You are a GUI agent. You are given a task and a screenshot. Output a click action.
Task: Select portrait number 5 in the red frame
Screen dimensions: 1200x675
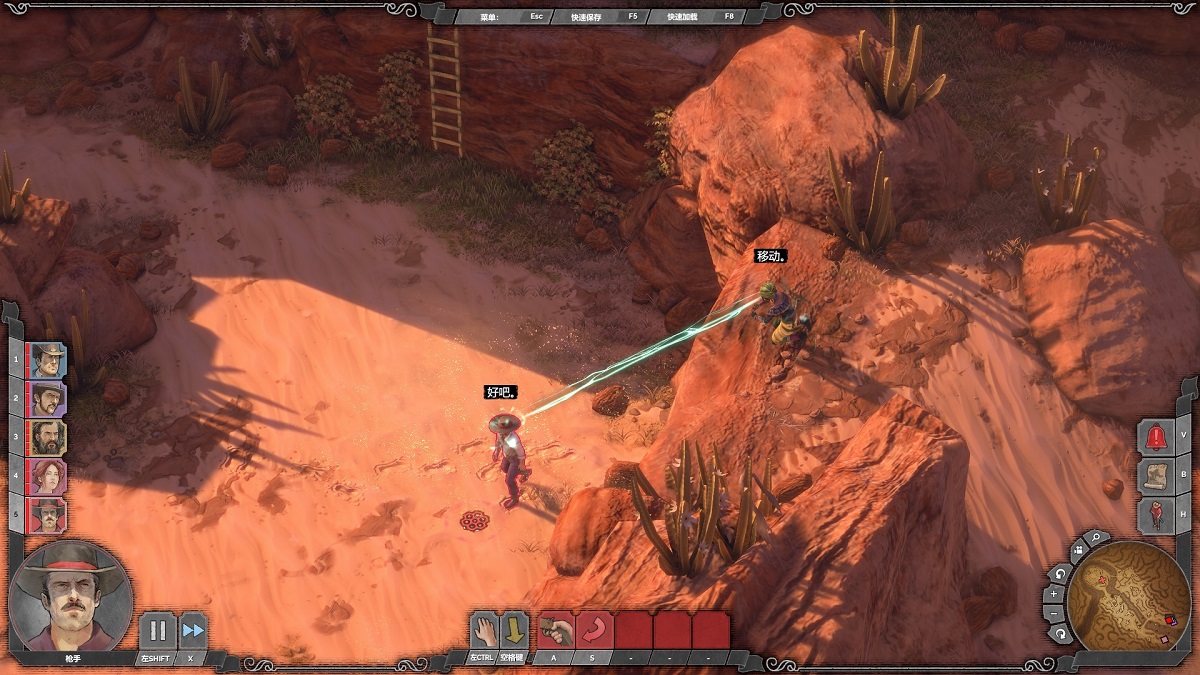[48, 516]
